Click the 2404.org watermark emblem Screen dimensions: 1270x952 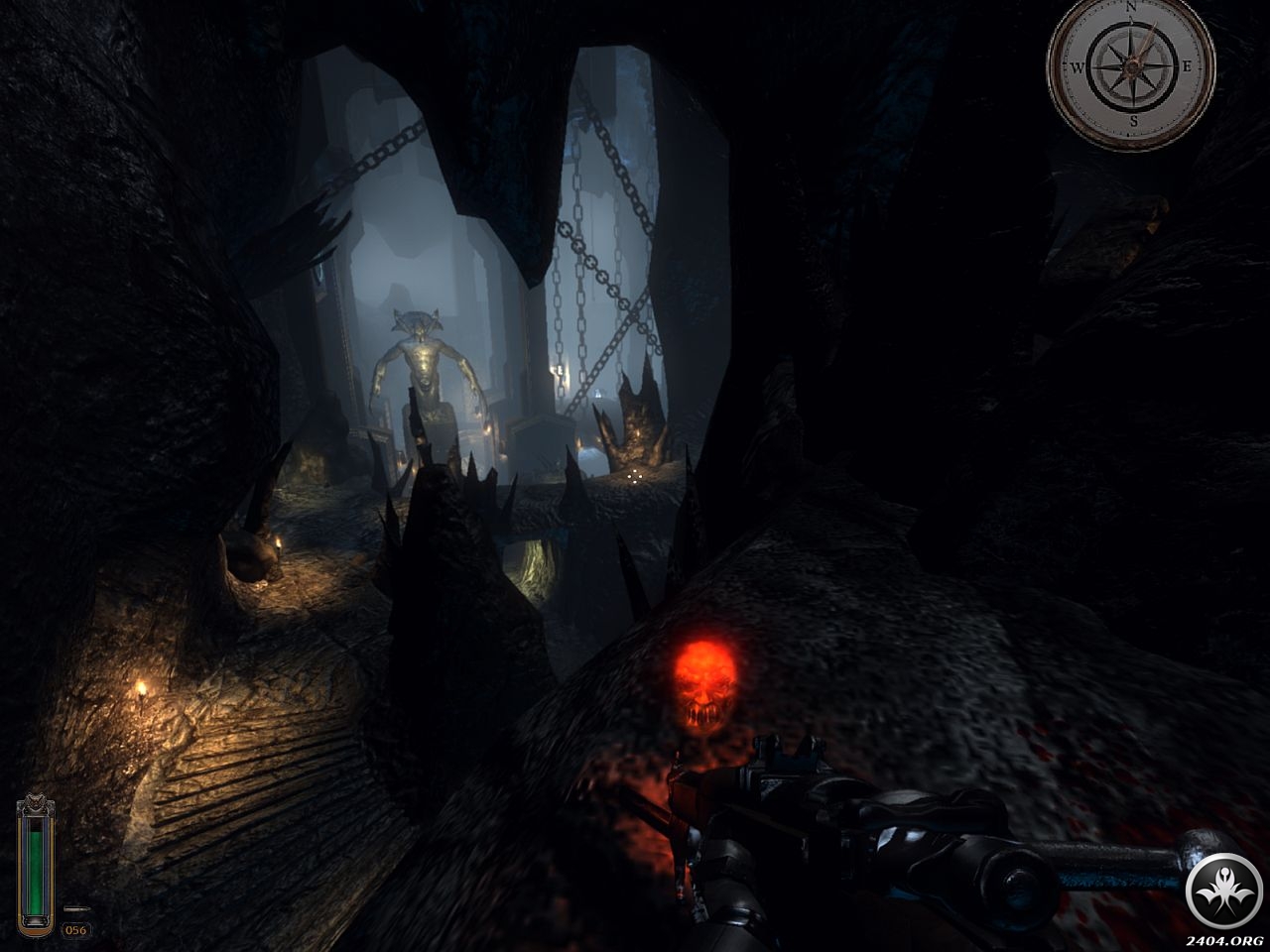[1224, 892]
